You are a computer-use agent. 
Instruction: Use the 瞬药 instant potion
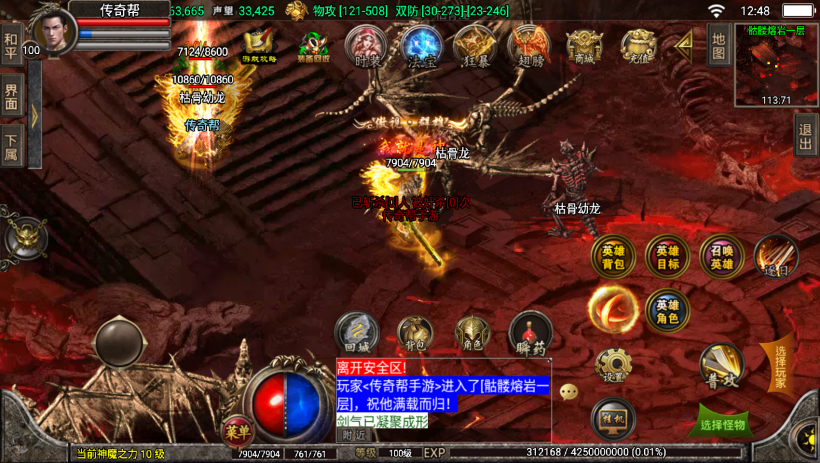[529, 334]
